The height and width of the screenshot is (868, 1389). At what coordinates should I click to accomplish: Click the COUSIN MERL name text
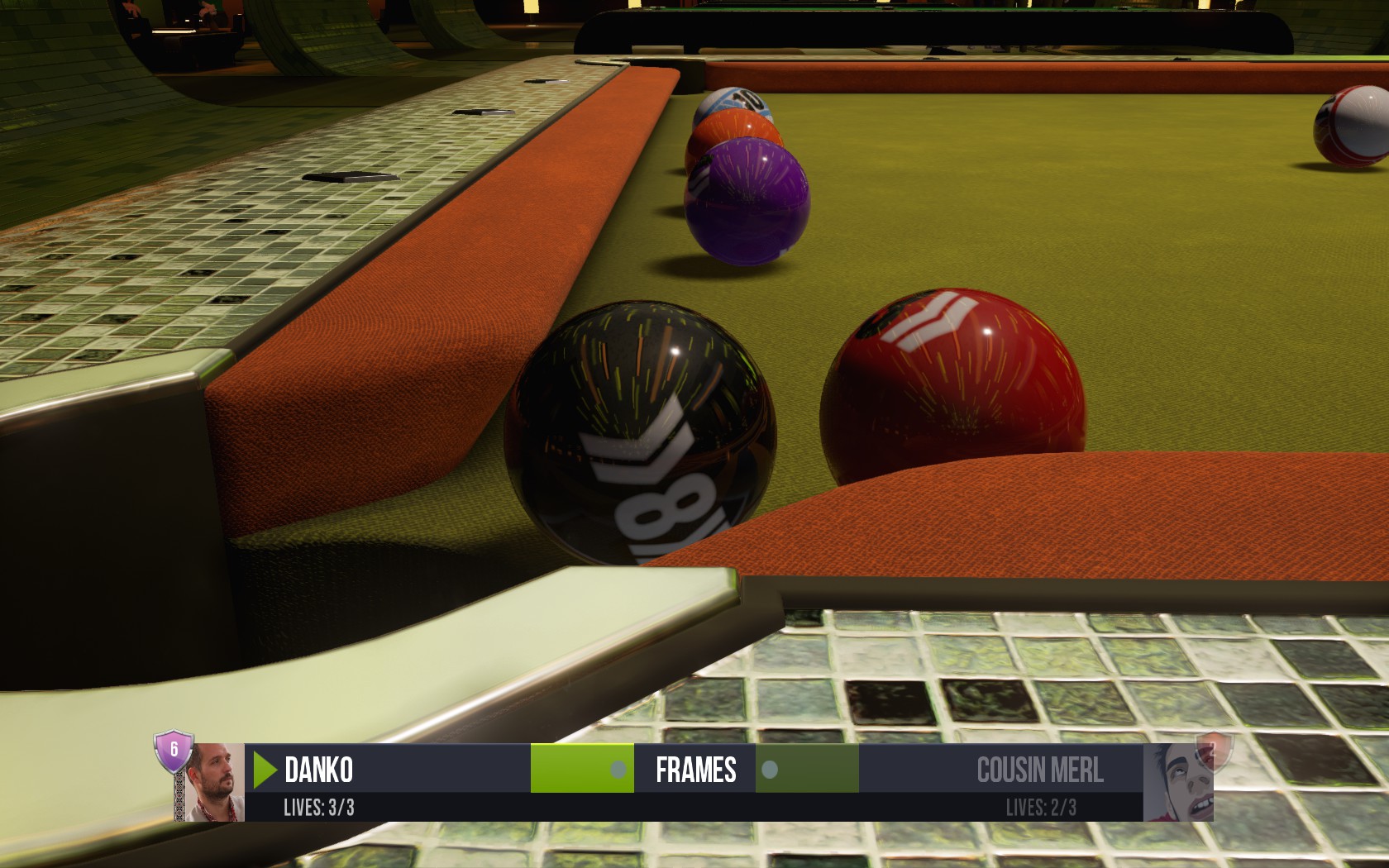(1041, 770)
